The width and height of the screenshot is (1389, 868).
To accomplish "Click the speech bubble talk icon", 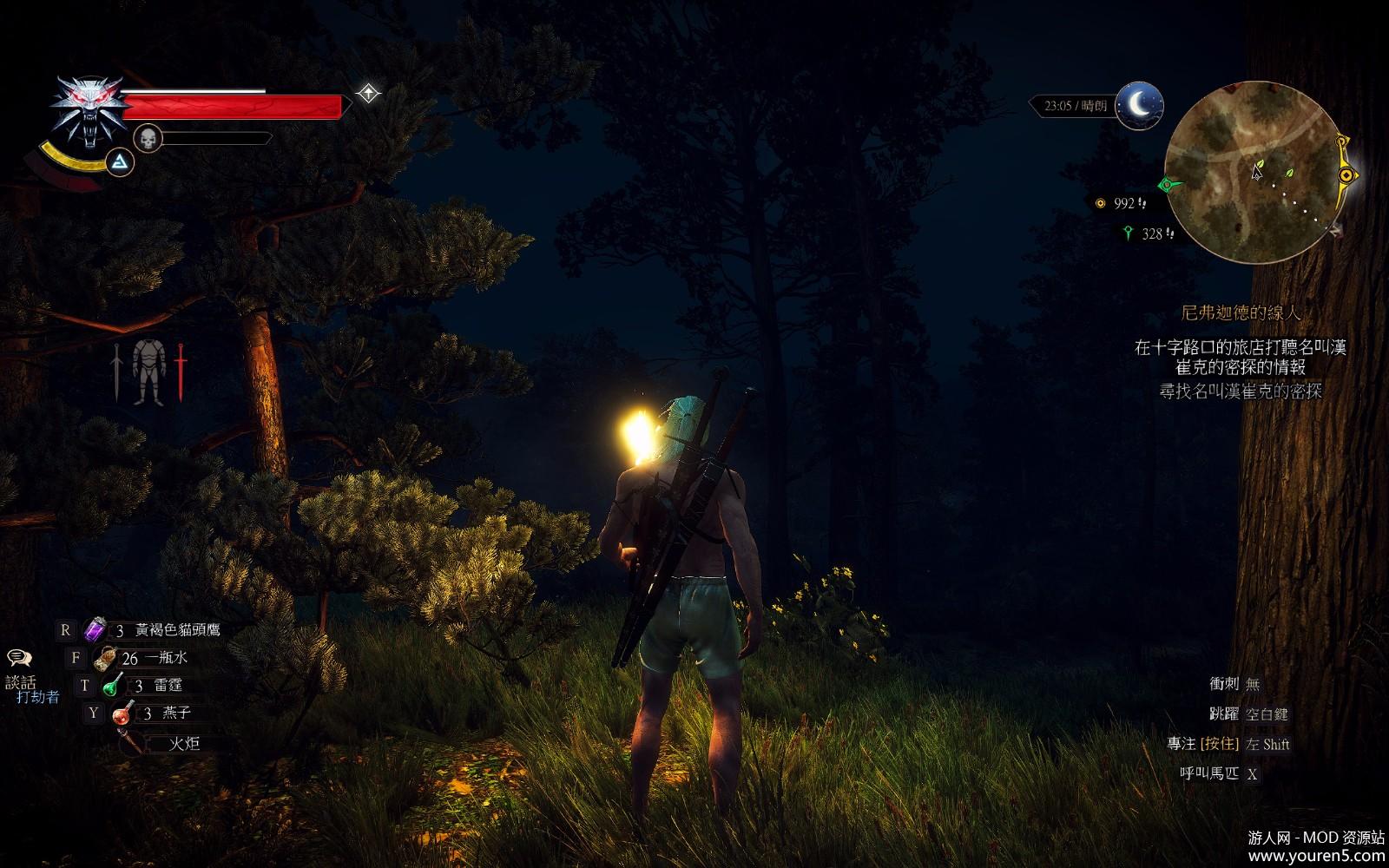I will coord(19,659).
